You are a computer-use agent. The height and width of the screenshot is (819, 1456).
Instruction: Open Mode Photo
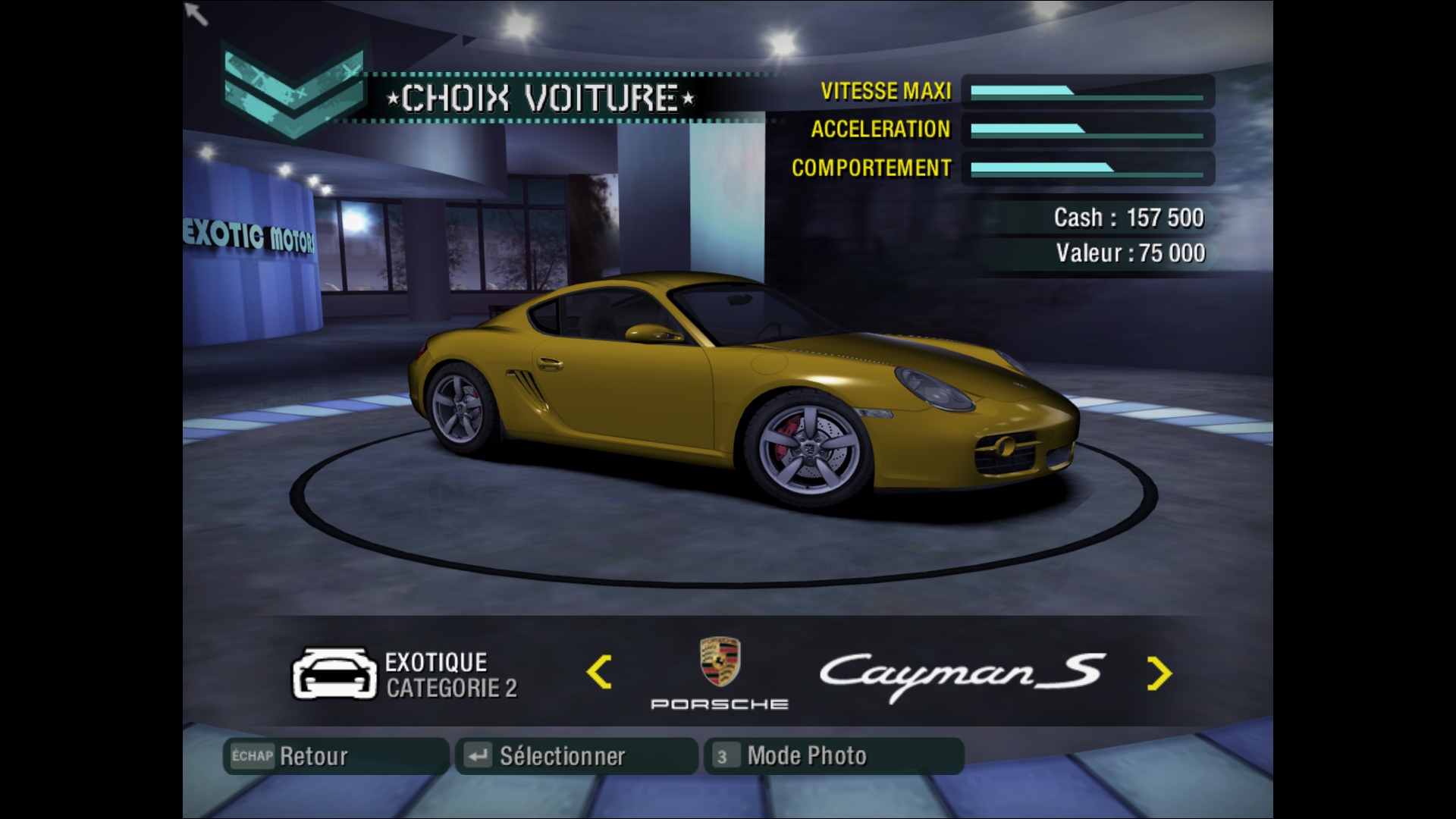pos(833,756)
